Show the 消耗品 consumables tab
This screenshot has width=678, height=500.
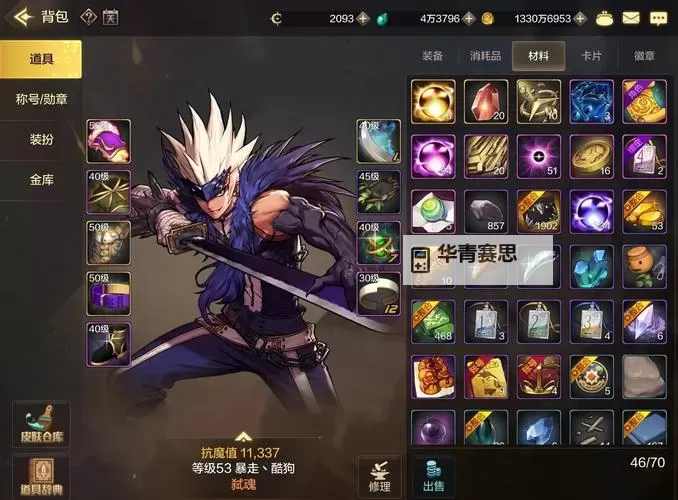[486, 56]
